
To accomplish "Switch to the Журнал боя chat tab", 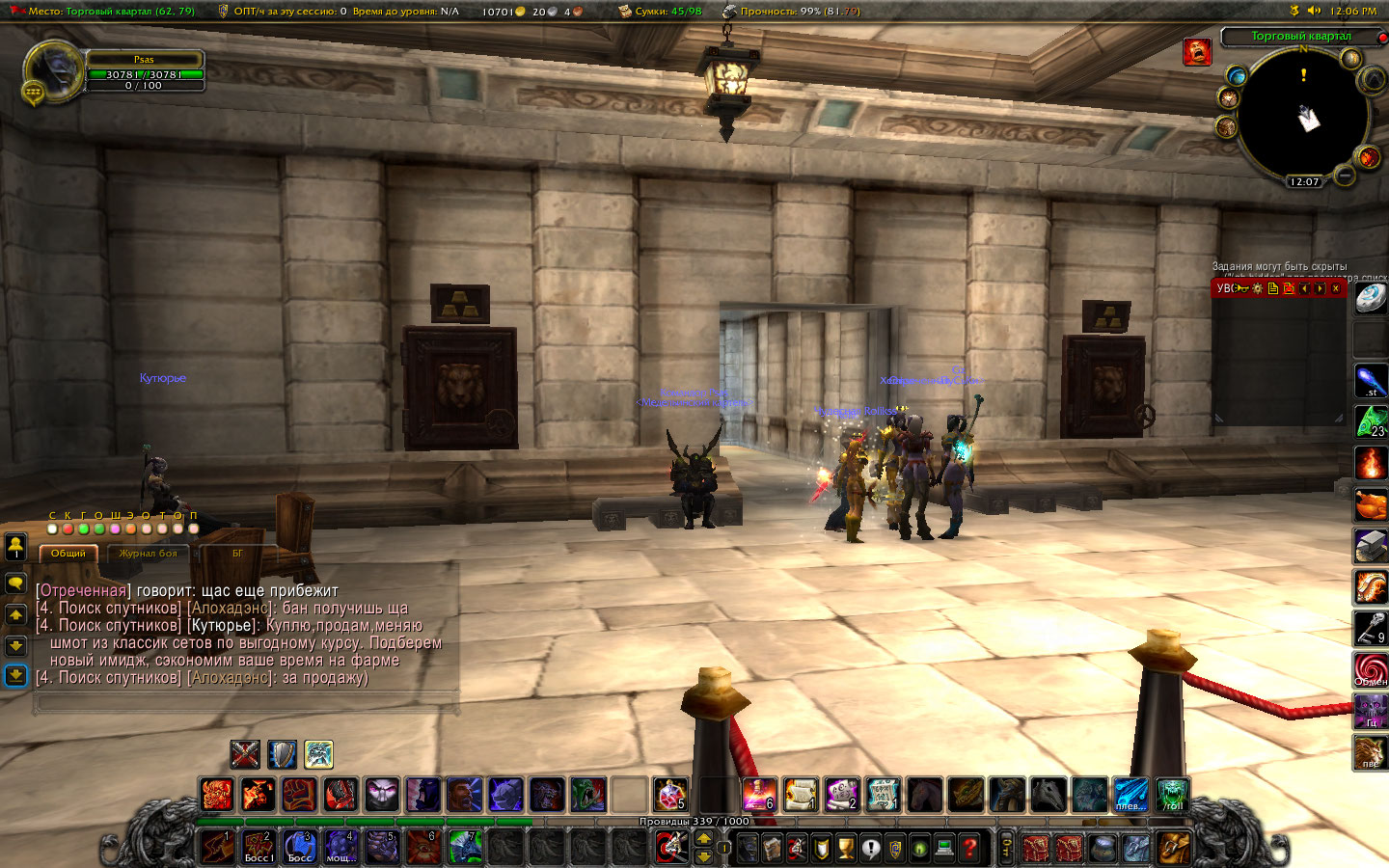I will [148, 554].
